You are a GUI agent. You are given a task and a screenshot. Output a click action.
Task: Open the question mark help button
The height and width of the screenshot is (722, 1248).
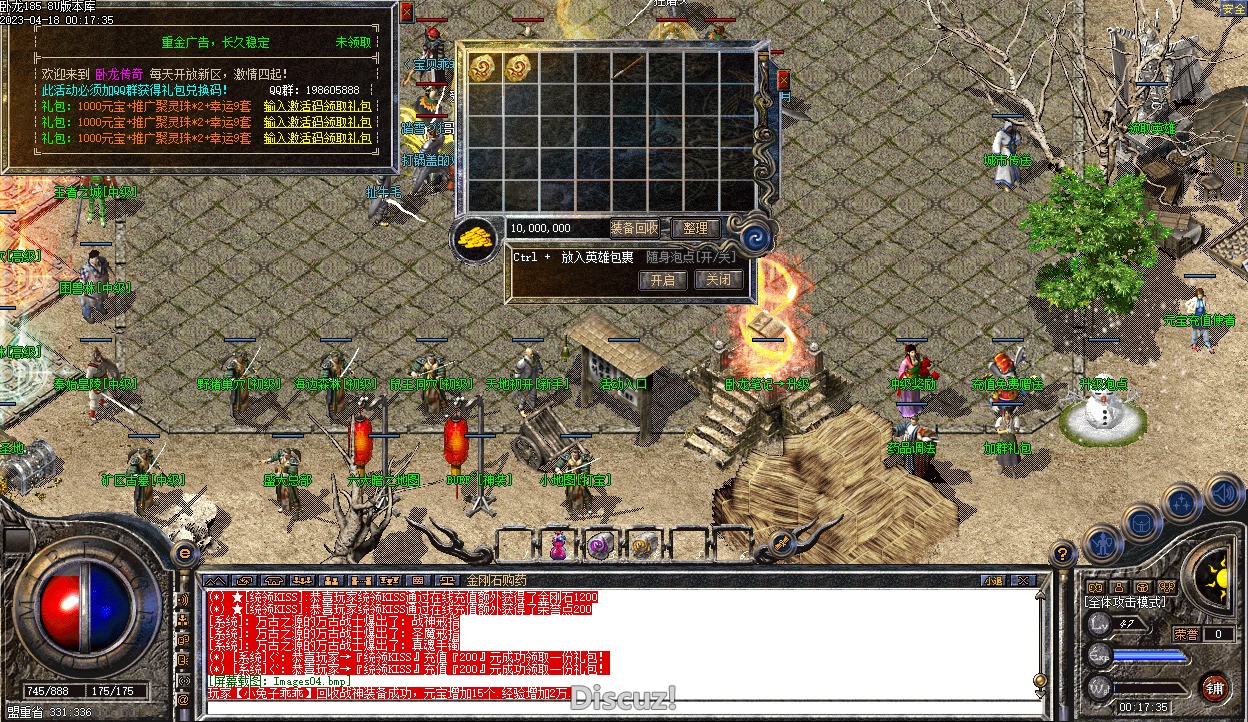coord(1063,552)
